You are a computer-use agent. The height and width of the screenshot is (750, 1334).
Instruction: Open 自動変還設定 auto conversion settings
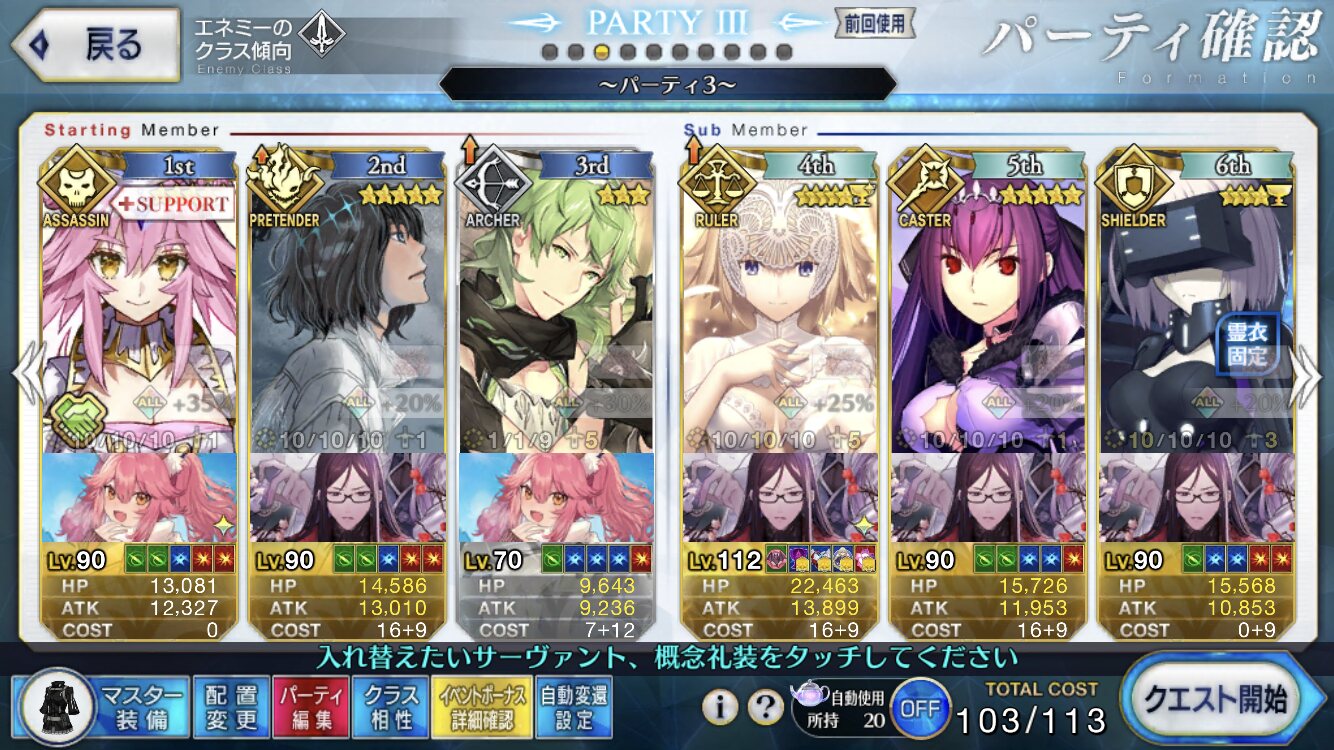[x=573, y=706]
